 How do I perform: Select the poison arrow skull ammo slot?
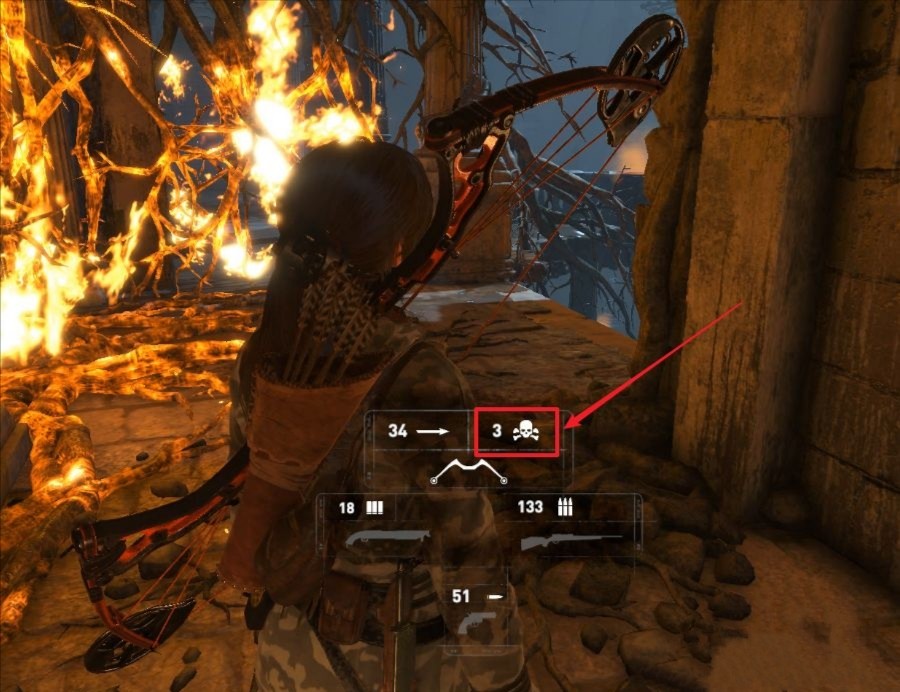click(515, 432)
